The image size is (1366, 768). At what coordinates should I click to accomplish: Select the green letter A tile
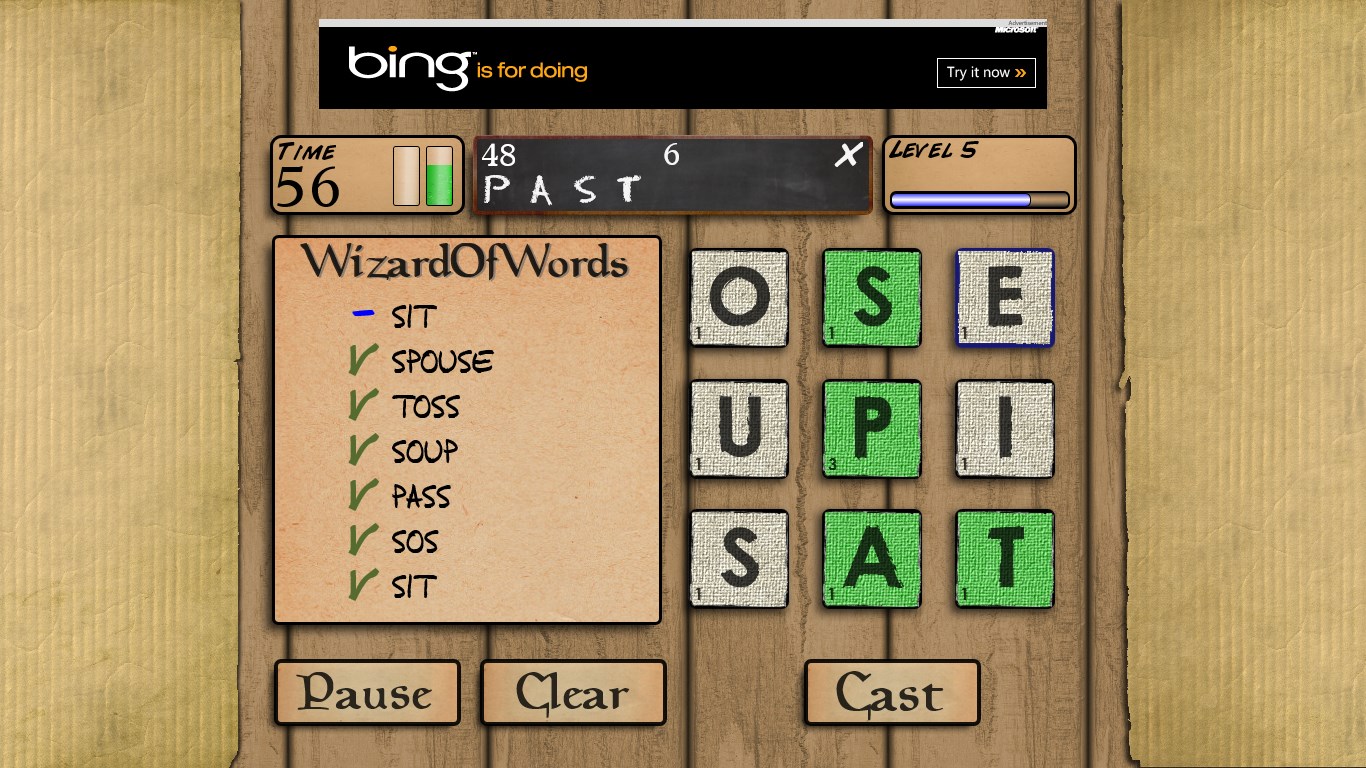[872, 560]
